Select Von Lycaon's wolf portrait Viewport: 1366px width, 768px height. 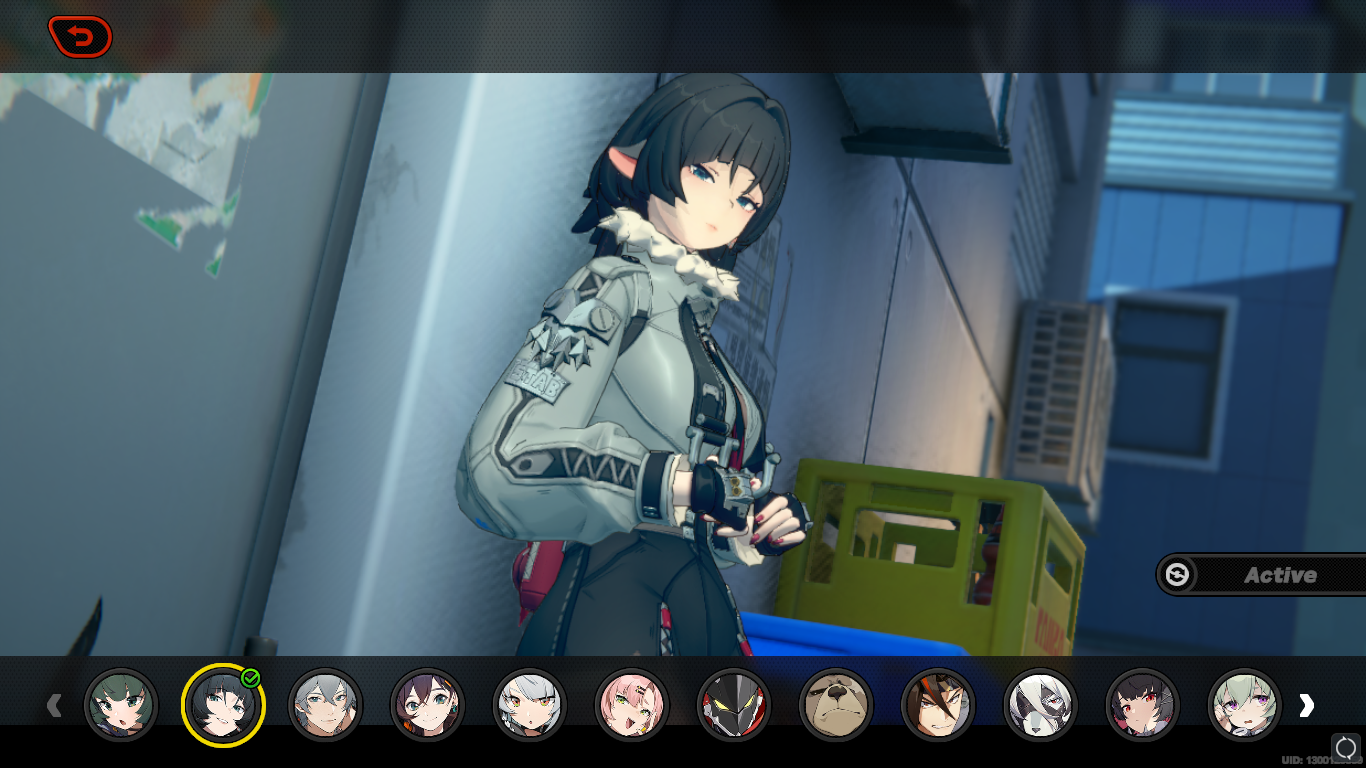coord(1042,706)
